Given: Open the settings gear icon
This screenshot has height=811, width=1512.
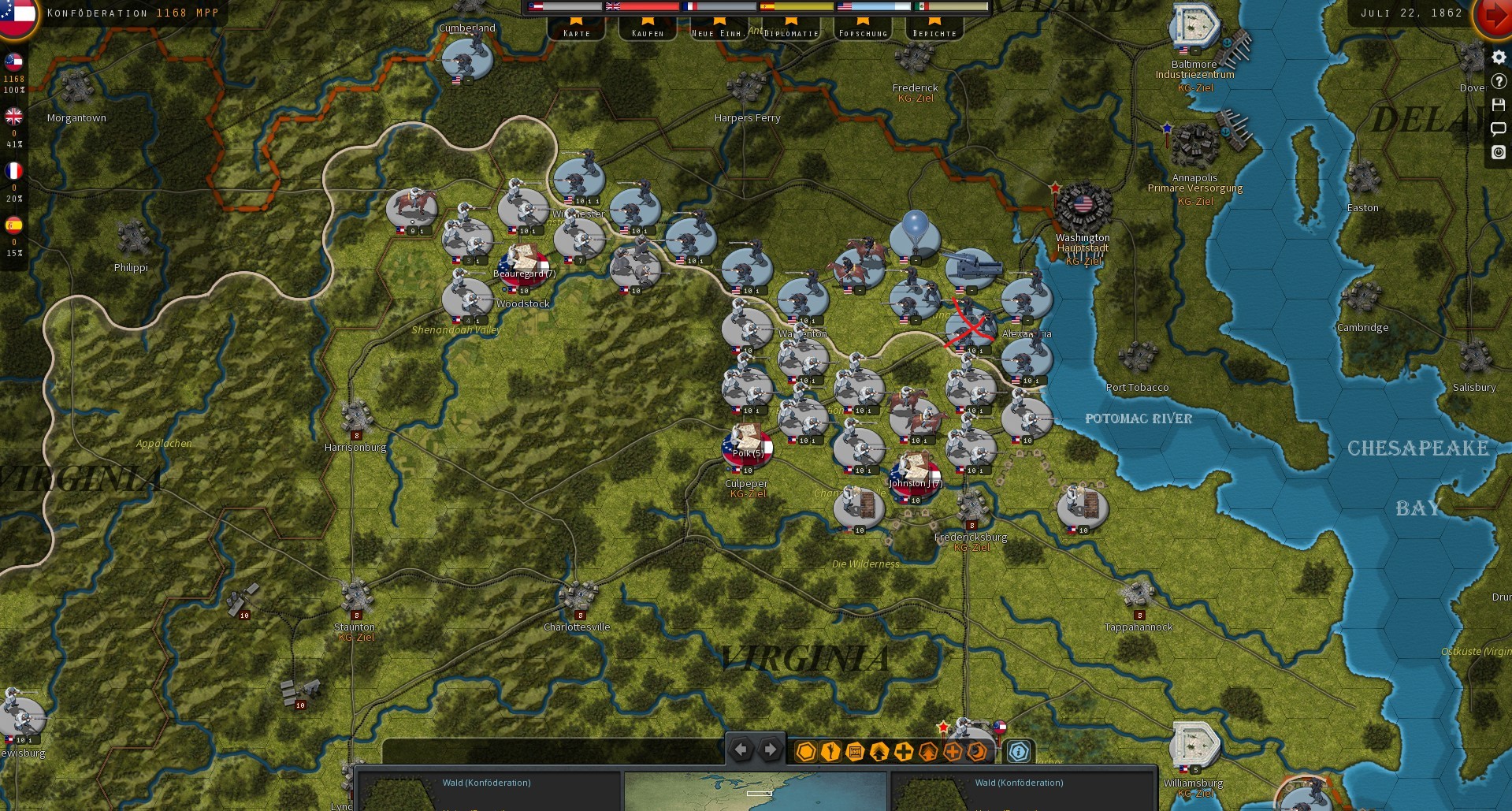Looking at the screenshot, I should (1499, 57).
